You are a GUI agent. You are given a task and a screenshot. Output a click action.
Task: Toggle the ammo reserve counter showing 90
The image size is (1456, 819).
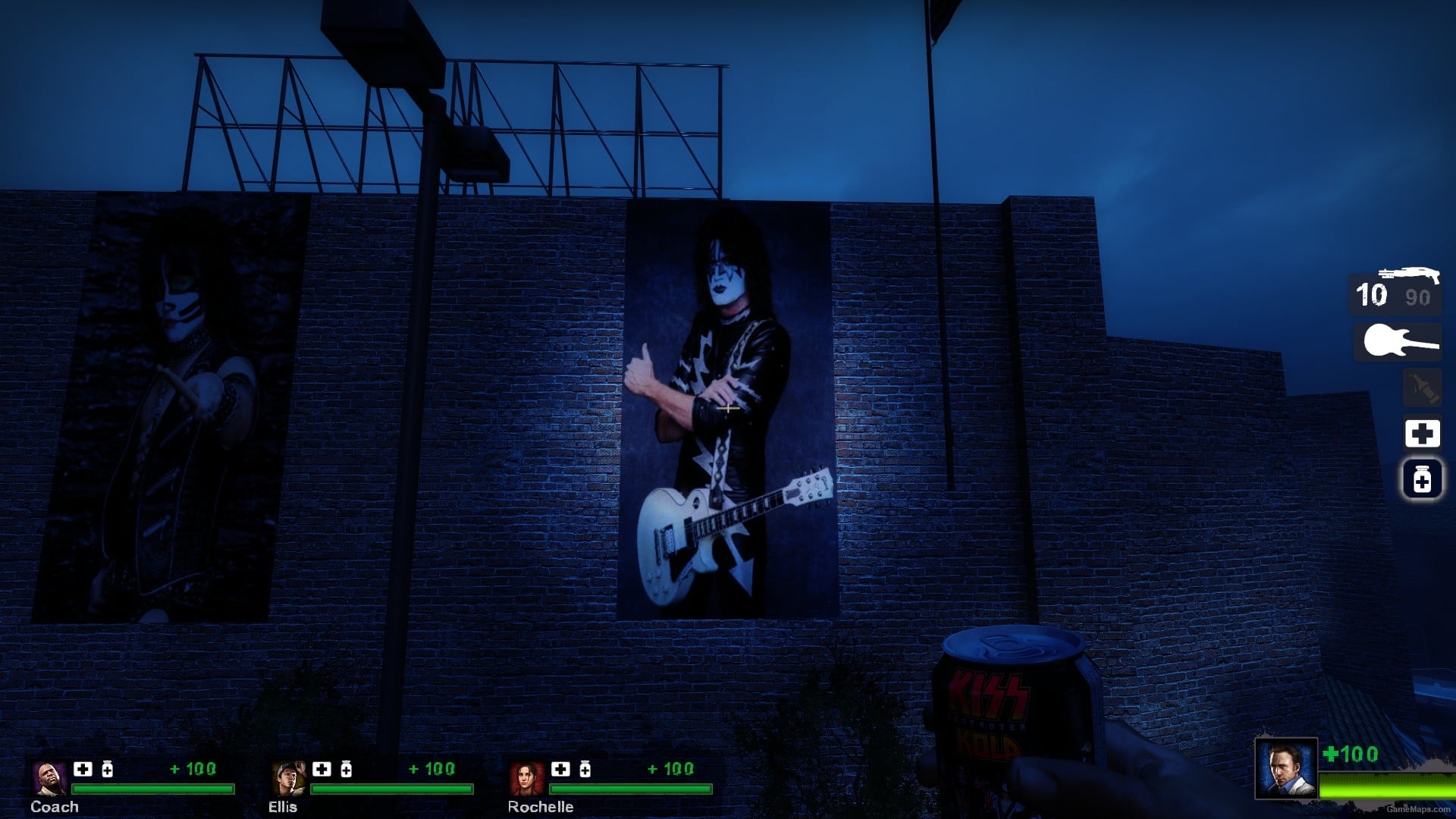pos(1414,298)
